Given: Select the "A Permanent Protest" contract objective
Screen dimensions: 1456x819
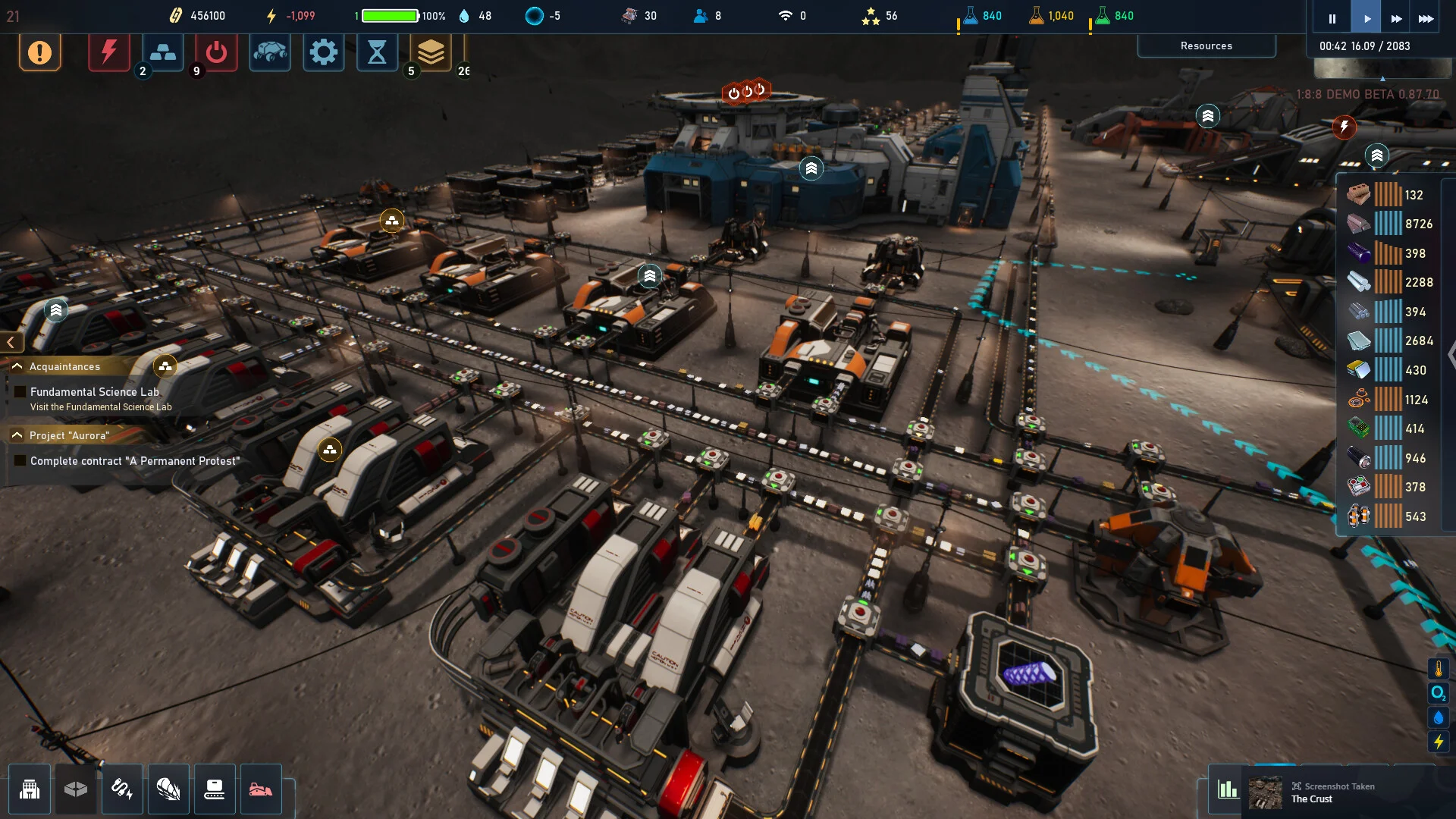Looking at the screenshot, I should point(134,461).
